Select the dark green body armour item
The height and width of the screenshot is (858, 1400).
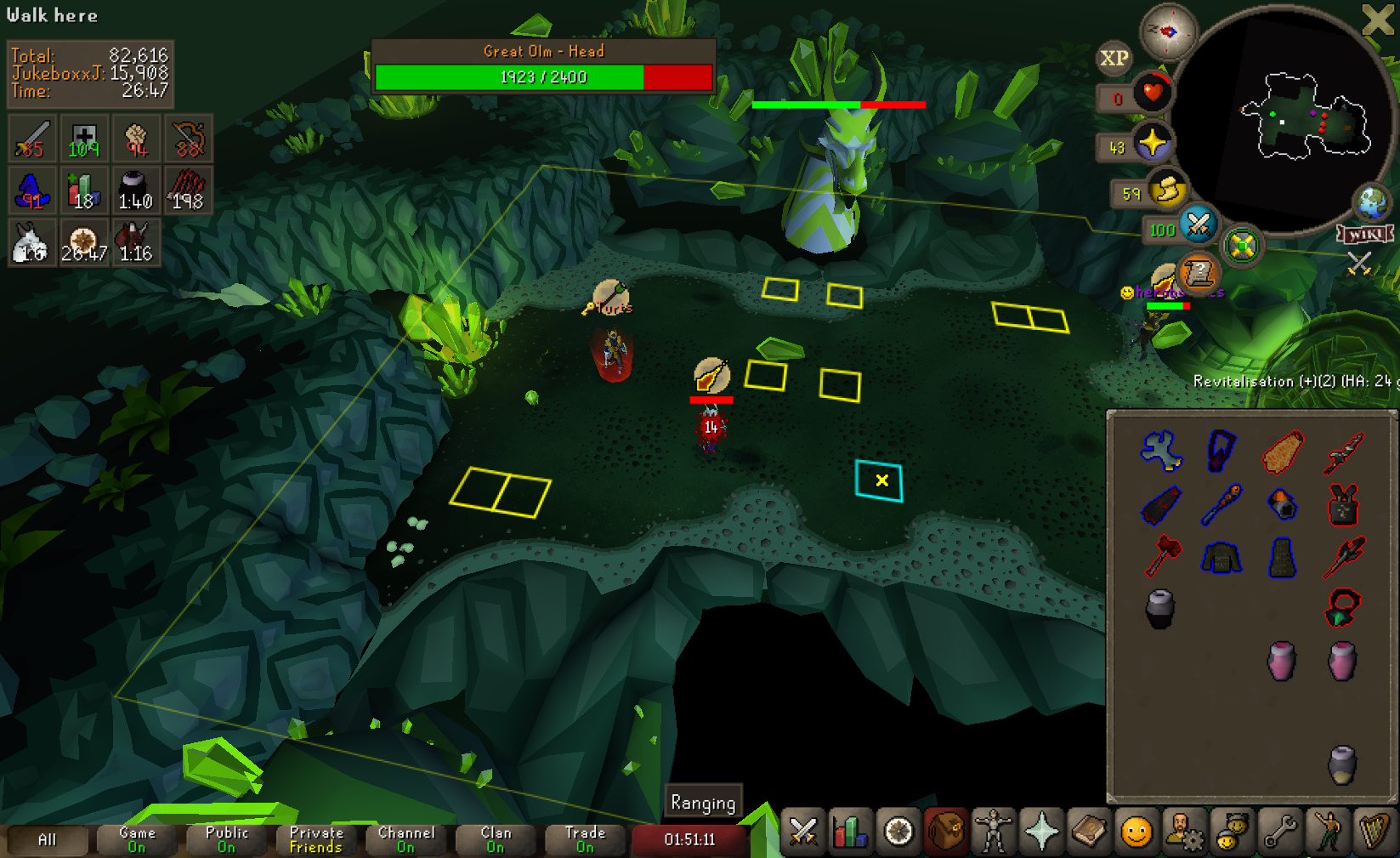tap(1221, 557)
